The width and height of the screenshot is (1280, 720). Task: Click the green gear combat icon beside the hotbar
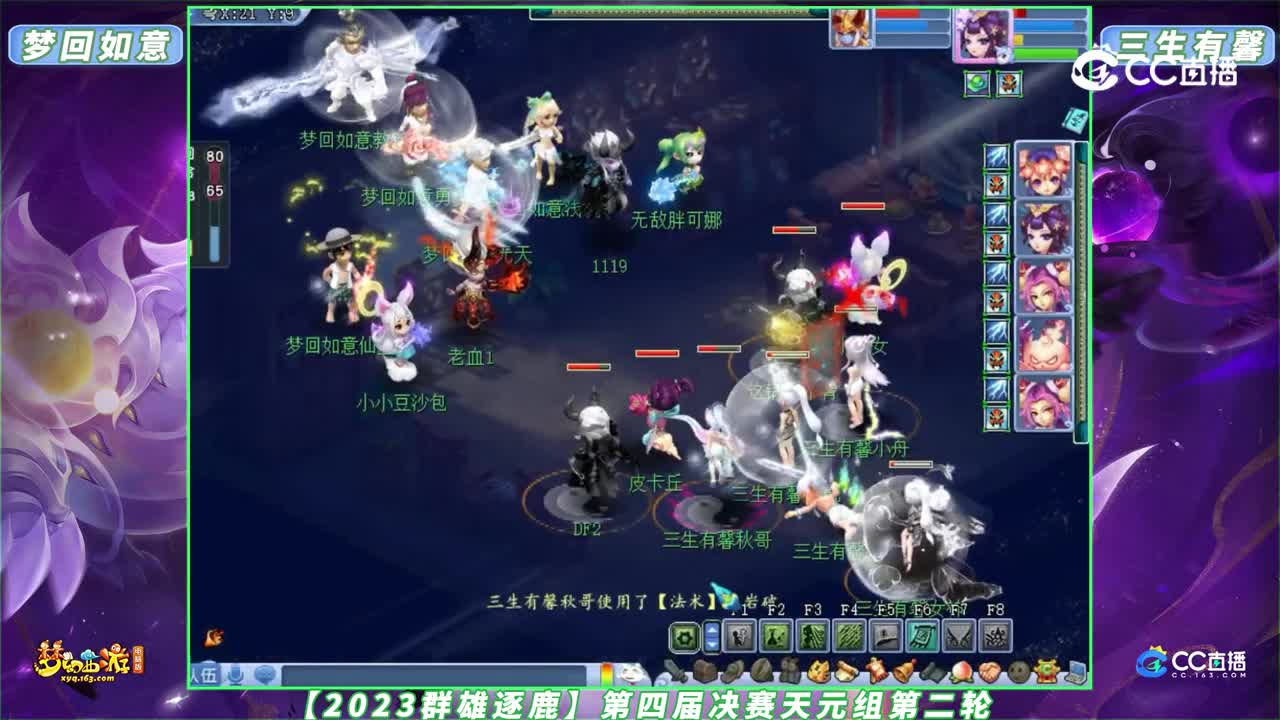685,635
